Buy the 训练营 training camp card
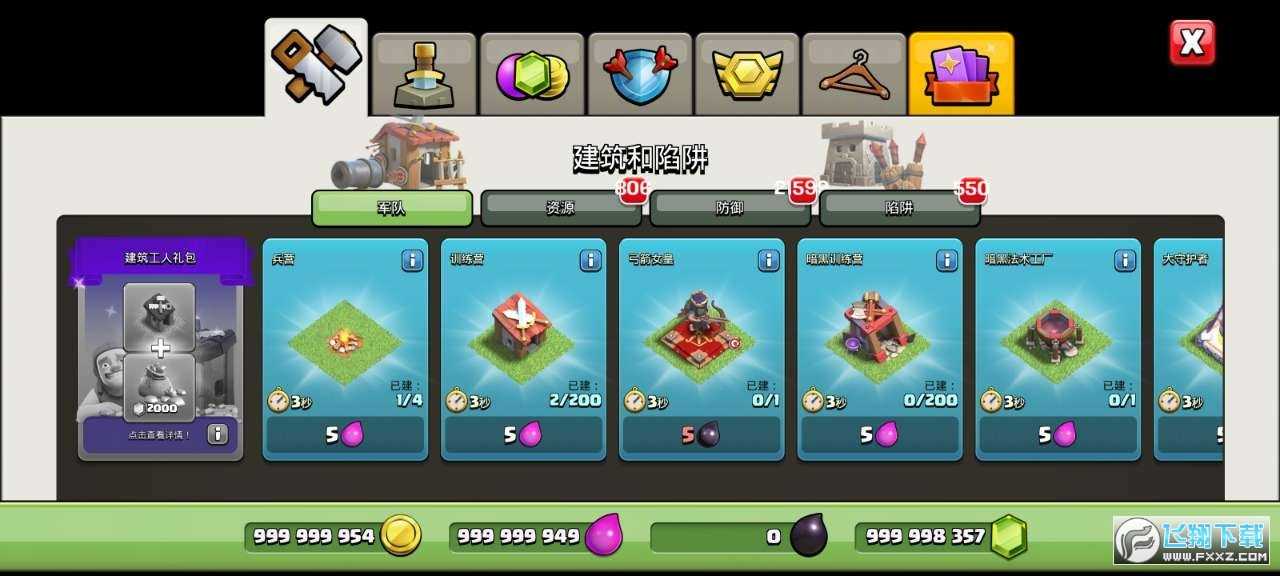Viewport: 1280px width, 576px height. coord(523,434)
